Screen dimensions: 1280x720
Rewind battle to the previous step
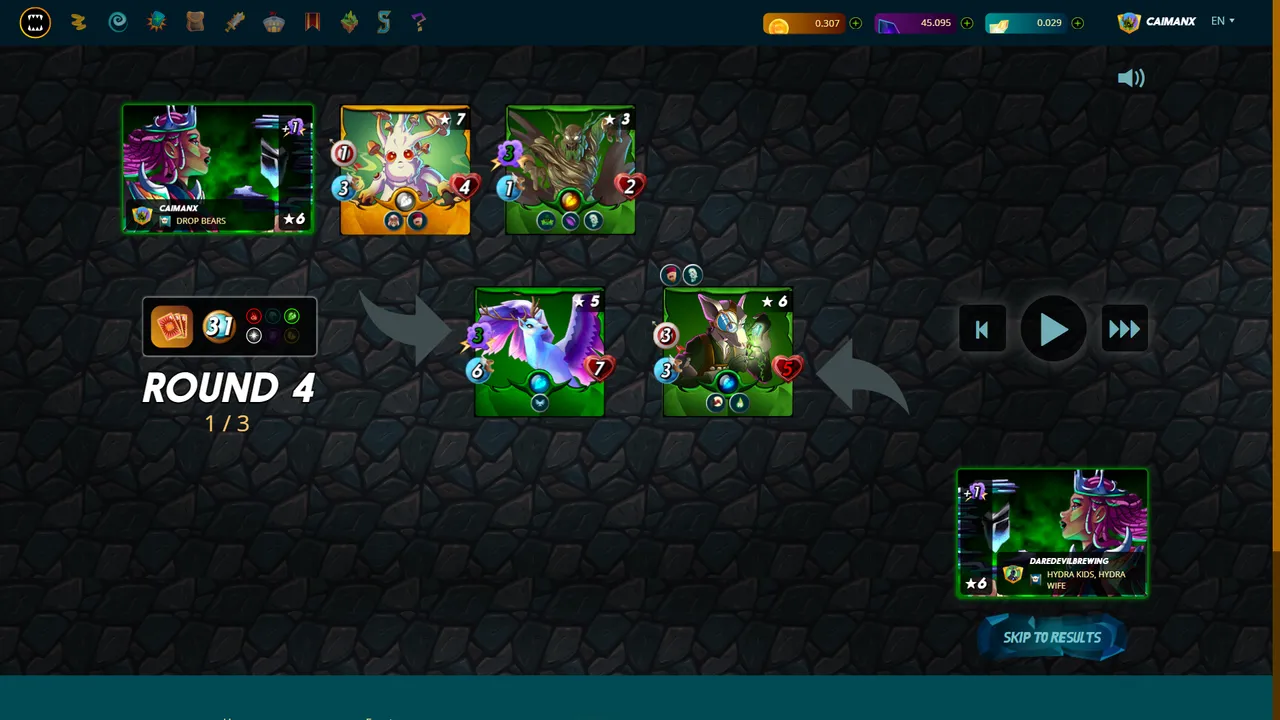[x=981, y=330]
